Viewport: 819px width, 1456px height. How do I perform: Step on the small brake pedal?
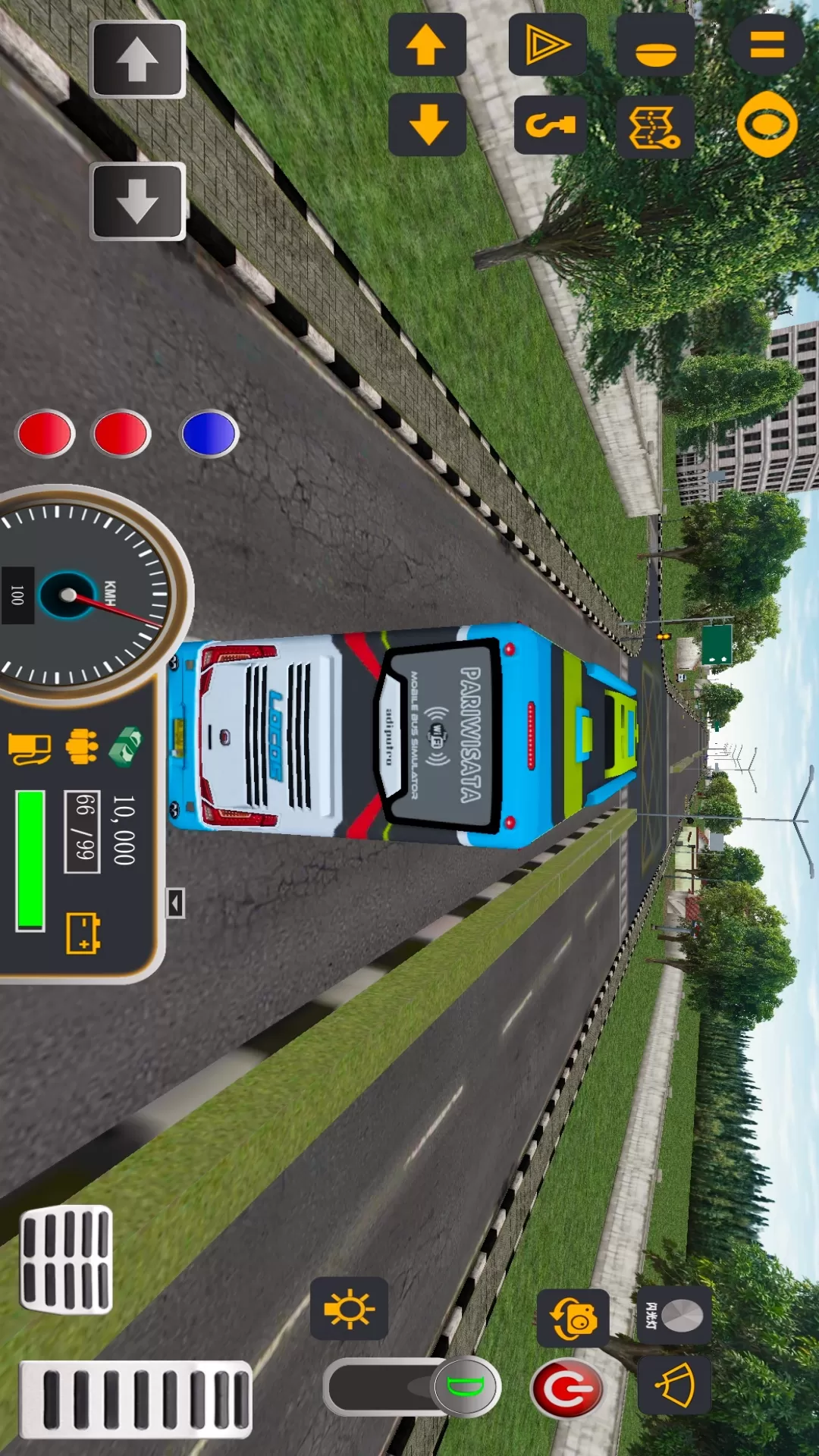pos(66,1260)
